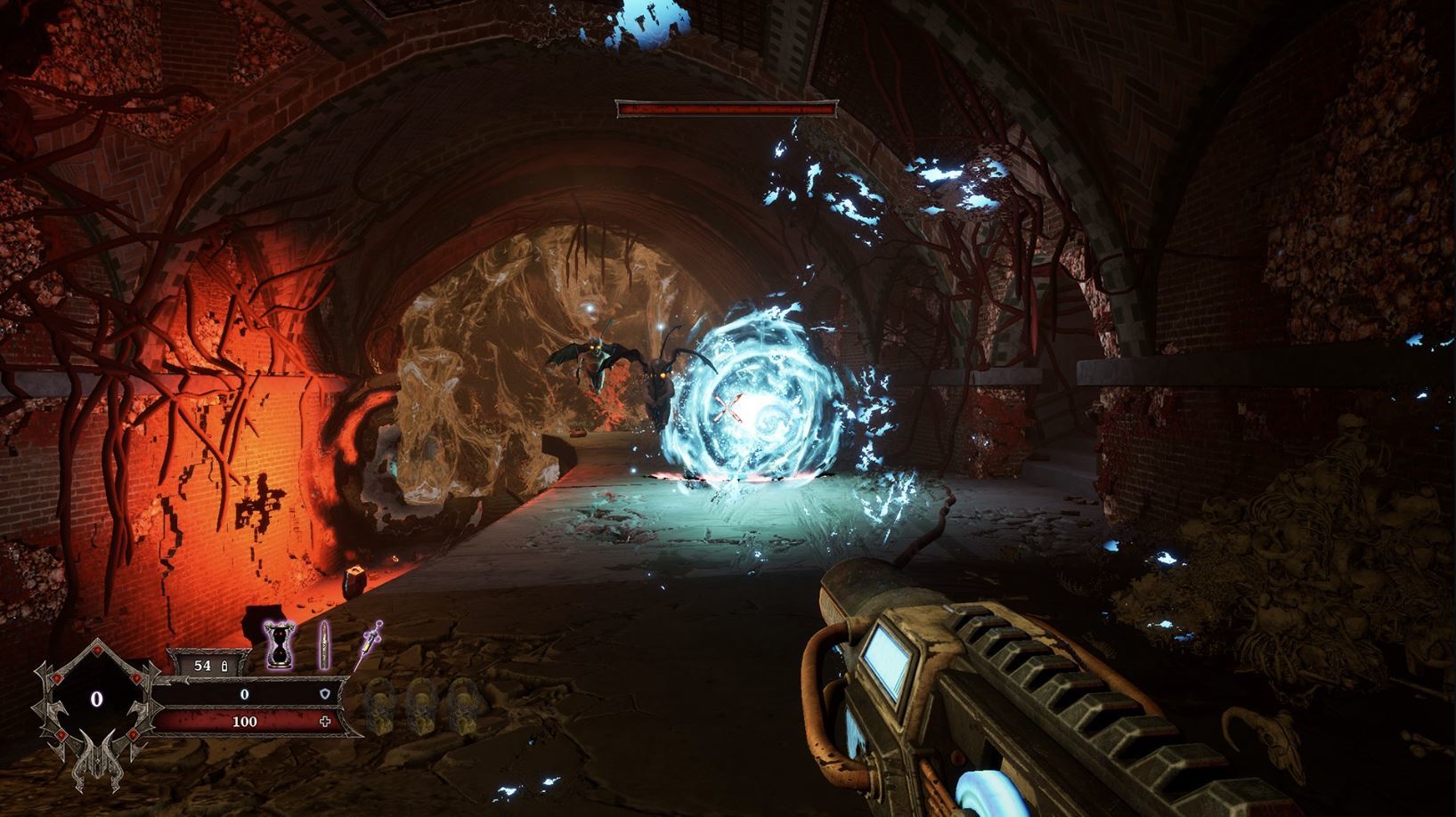
Task: Click the small lock icon beside the ammo count
Action: (x=224, y=666)
